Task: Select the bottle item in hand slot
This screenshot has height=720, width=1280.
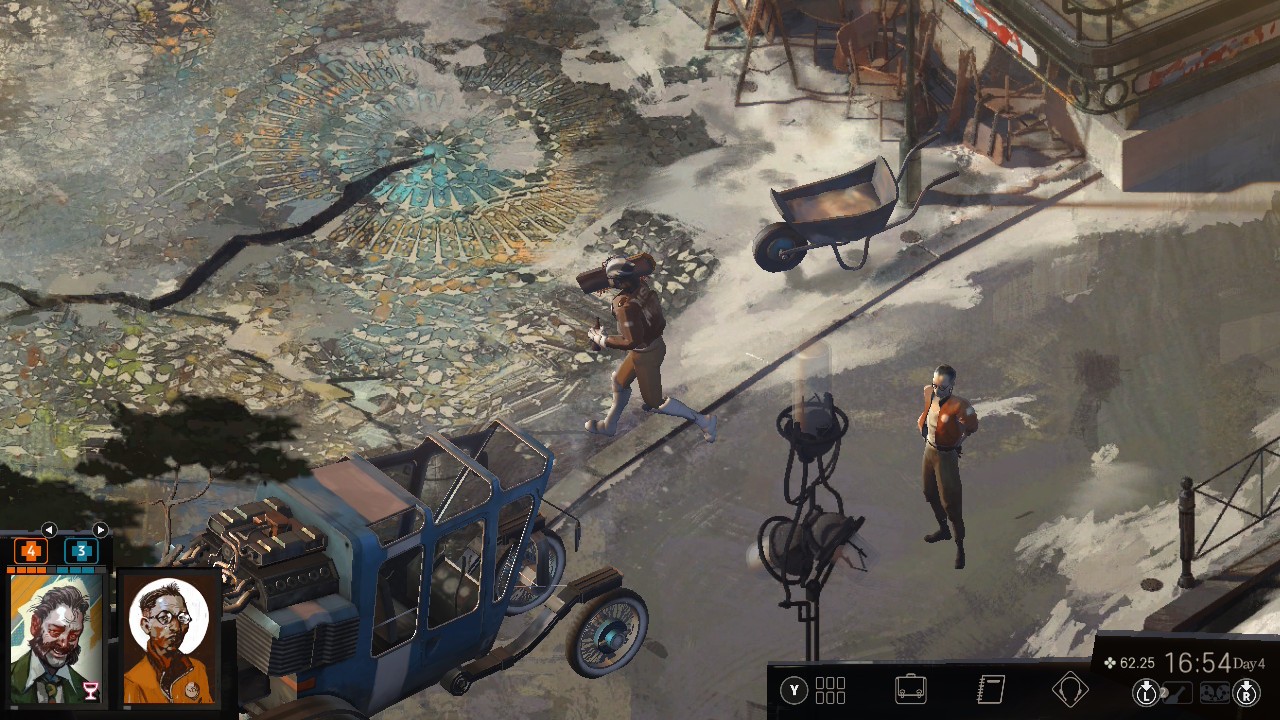Action: tap(1176, 692)
